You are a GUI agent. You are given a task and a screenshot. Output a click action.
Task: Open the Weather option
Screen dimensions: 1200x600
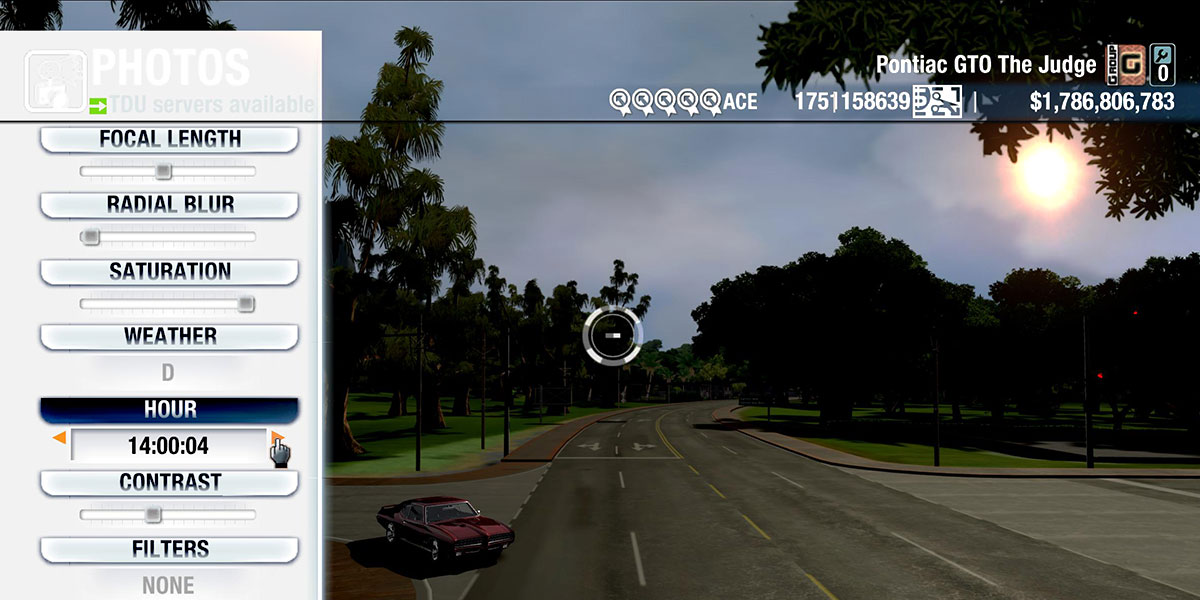(x=169, y=337)
